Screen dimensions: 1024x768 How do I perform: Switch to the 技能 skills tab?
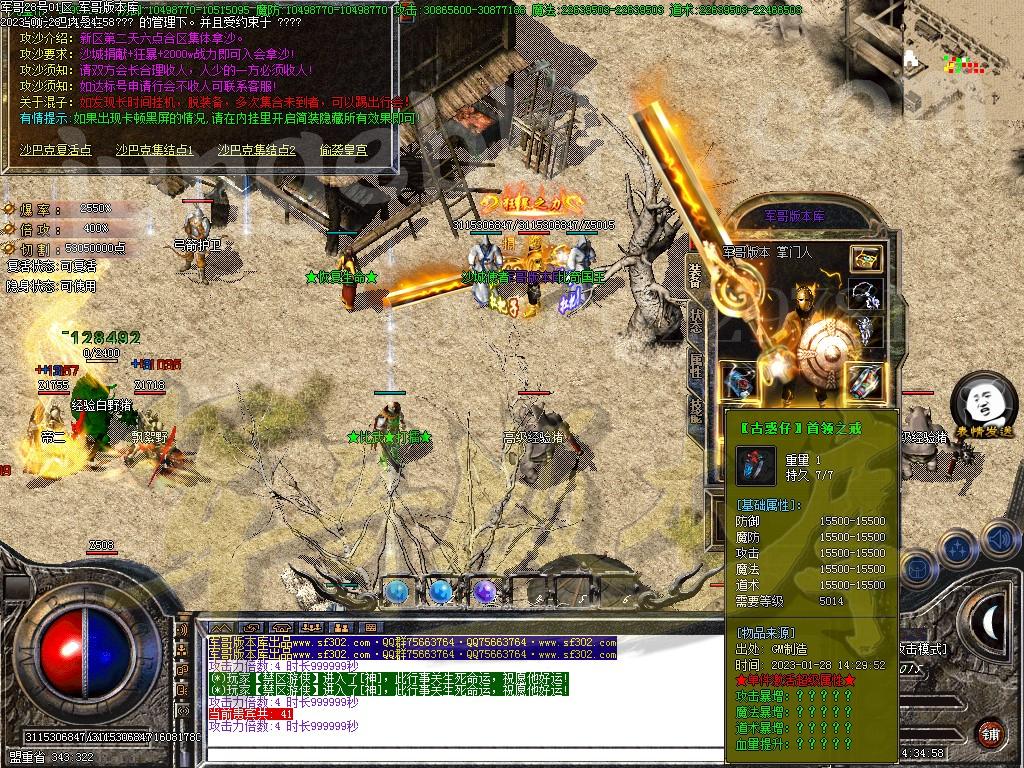[x=696, y=406]
